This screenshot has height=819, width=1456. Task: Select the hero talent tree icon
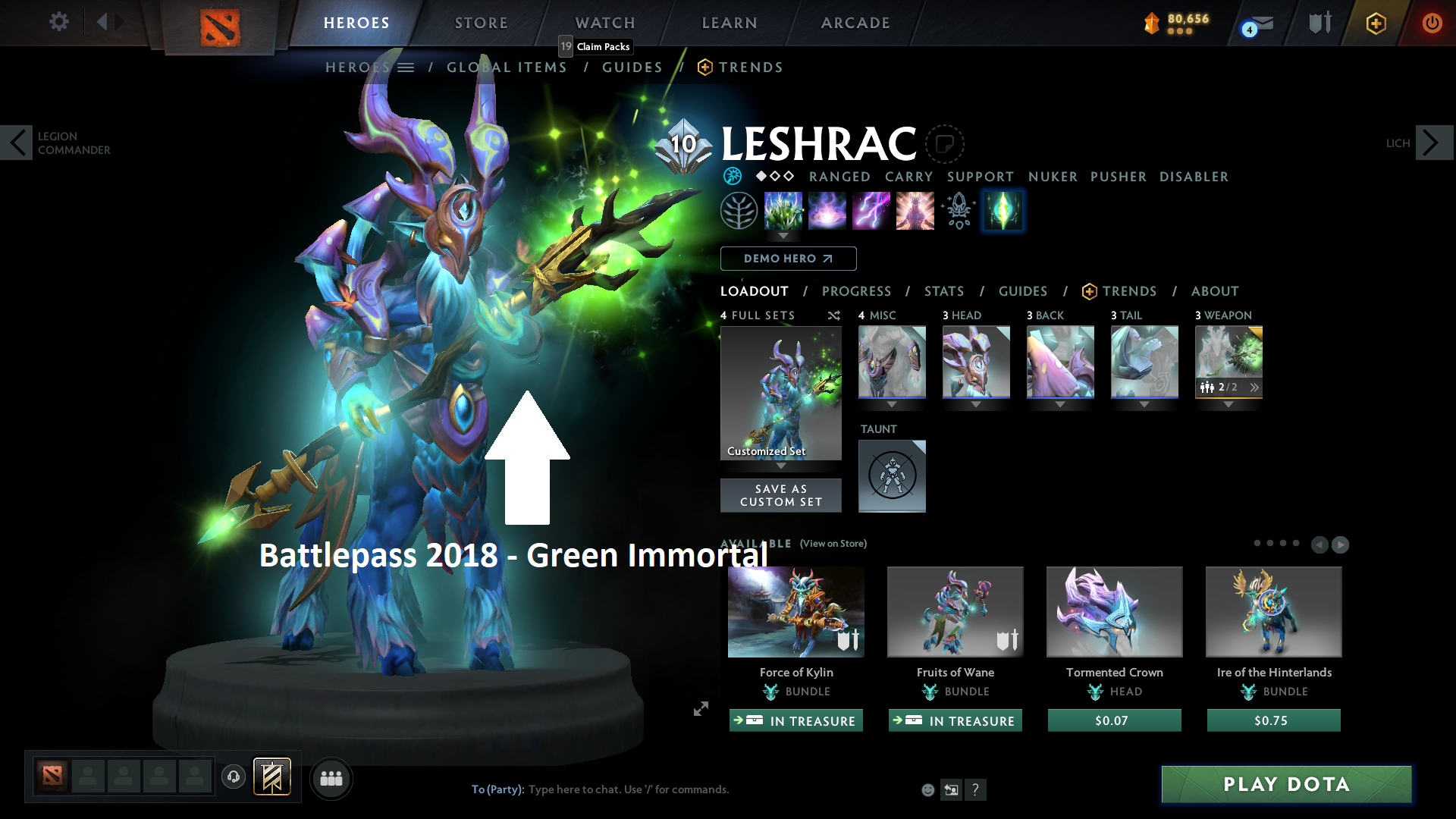(x=739, y=210)
